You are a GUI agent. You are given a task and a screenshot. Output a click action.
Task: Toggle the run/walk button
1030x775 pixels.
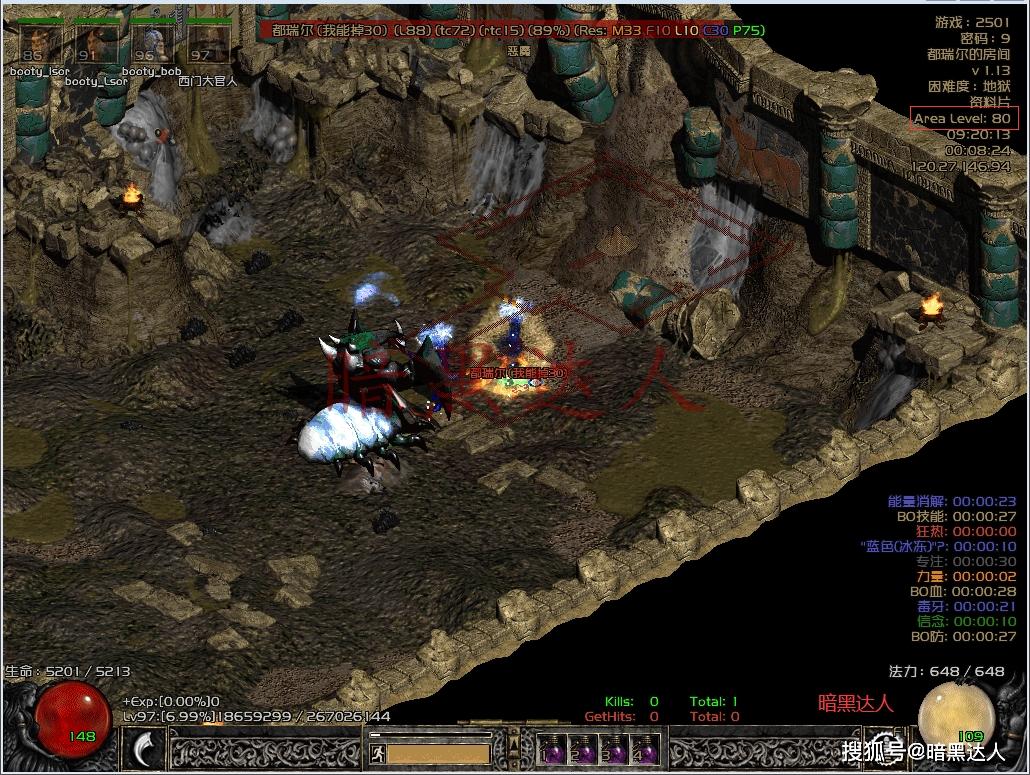(376, 751)
